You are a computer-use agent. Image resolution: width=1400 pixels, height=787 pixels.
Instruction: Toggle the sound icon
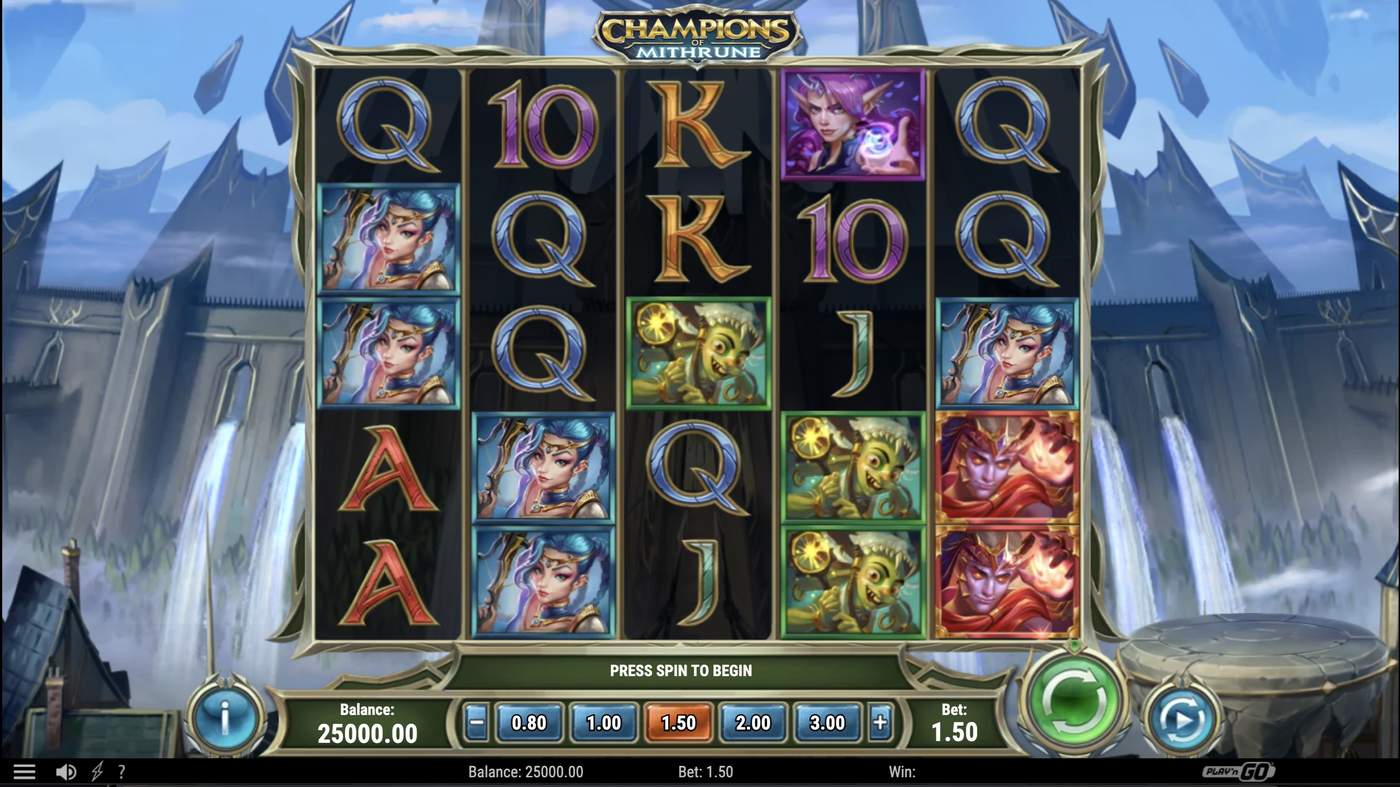point(66,770)
